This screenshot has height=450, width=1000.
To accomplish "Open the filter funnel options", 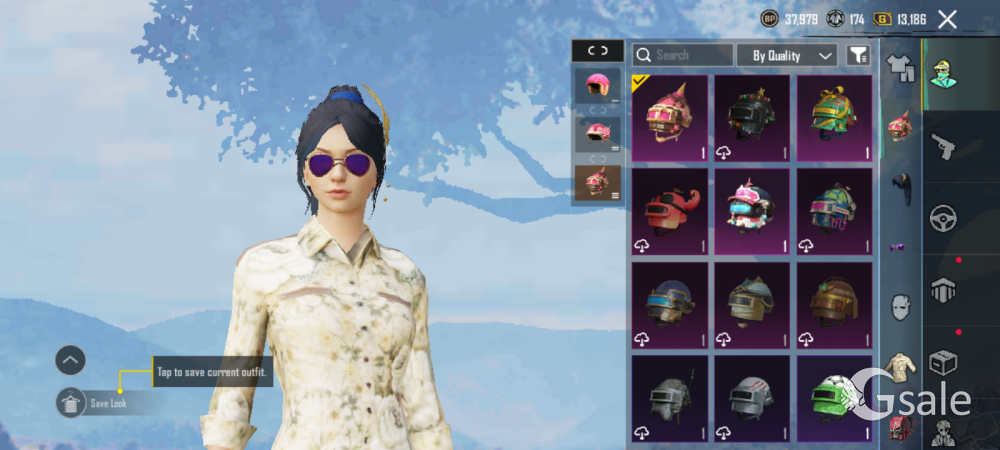I will pos(857,55).
